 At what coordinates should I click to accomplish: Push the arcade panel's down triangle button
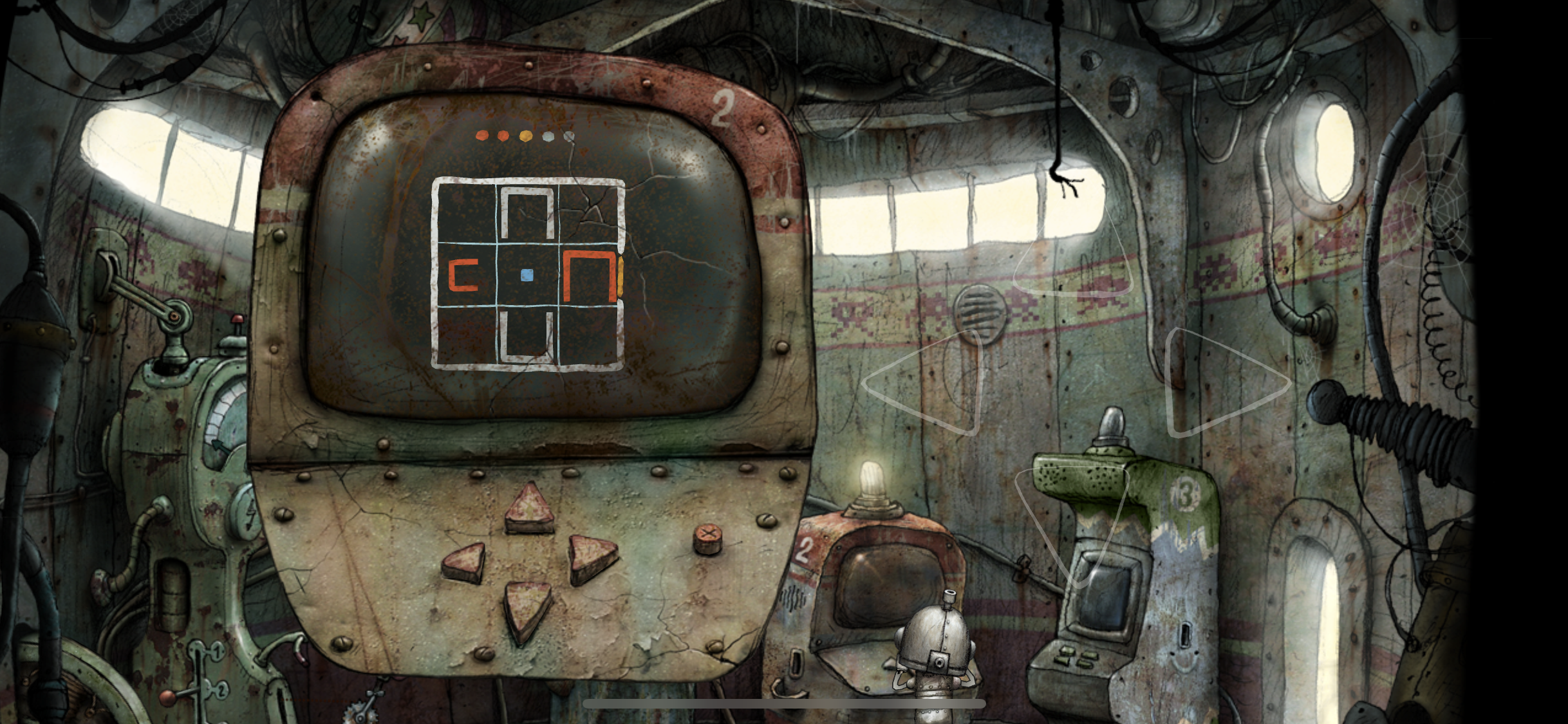point(527,609)
